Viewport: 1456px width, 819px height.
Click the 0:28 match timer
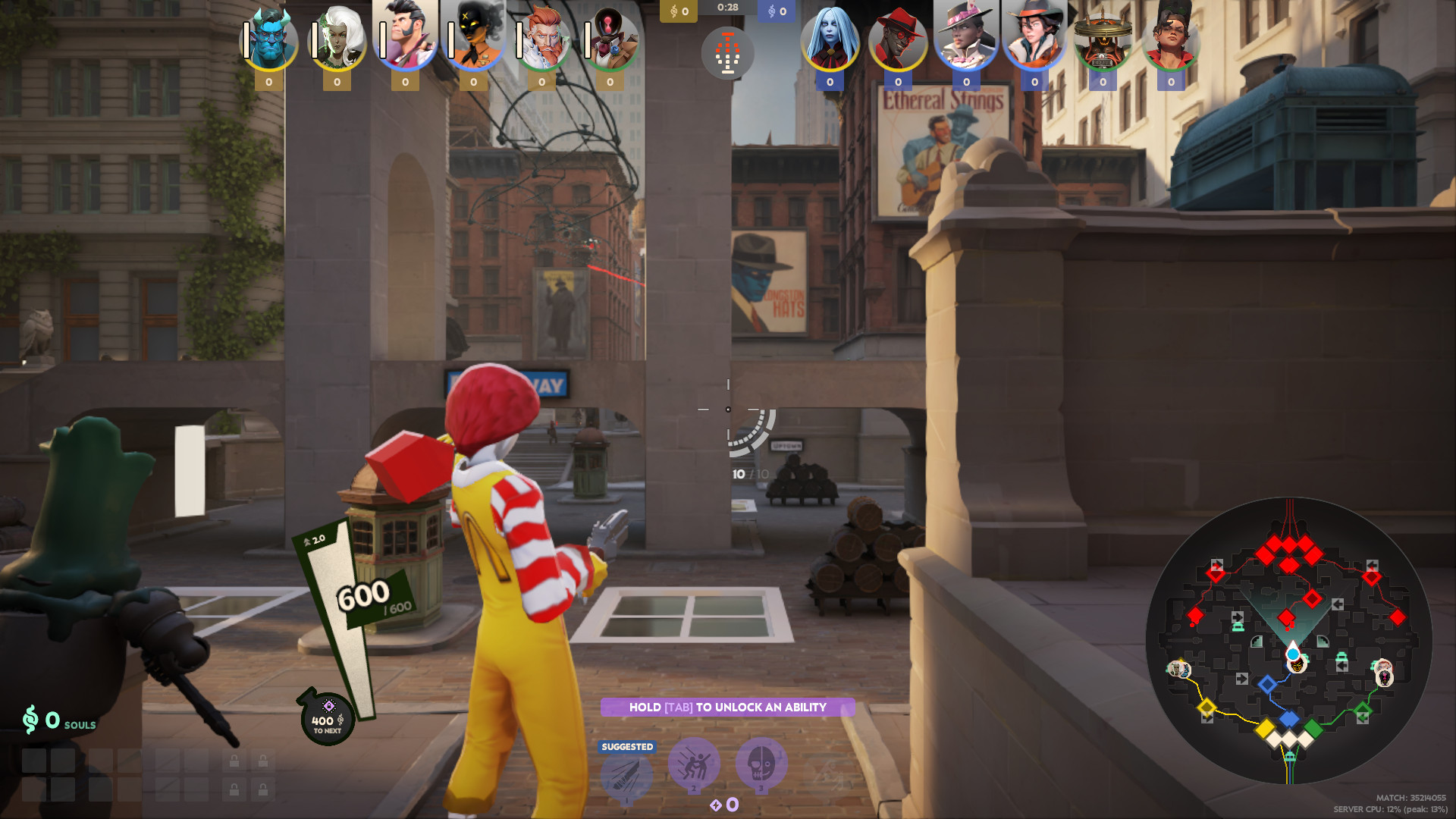pyautogui.click(x=727, y=10)
